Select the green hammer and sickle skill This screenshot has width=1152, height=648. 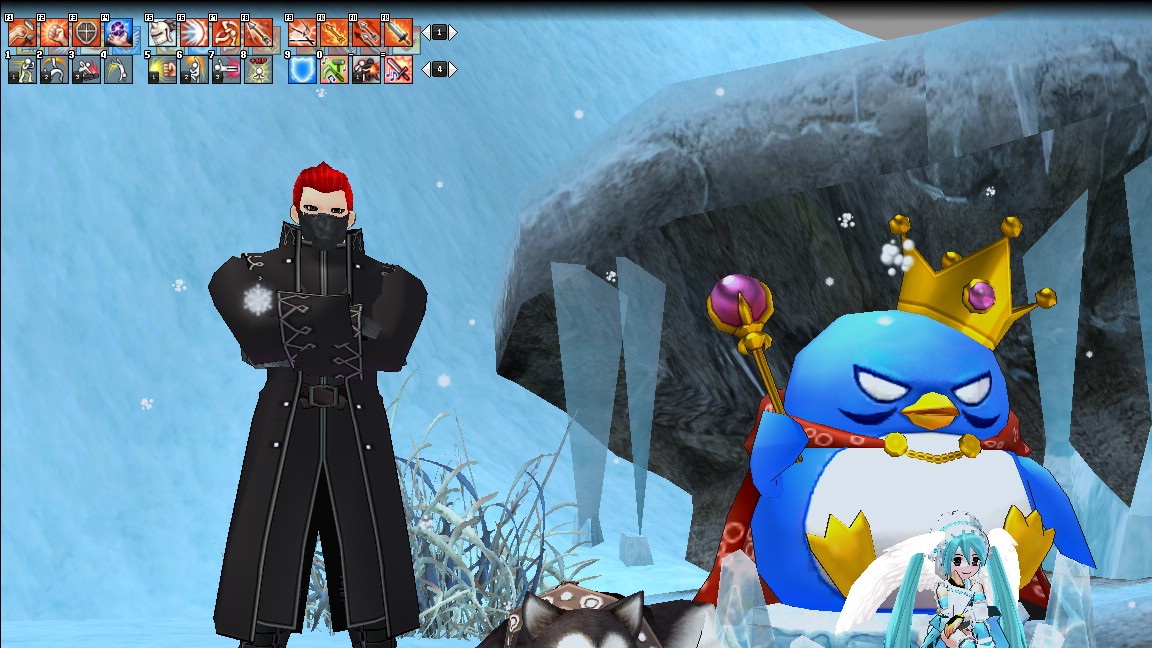click(x=334, y=70)
